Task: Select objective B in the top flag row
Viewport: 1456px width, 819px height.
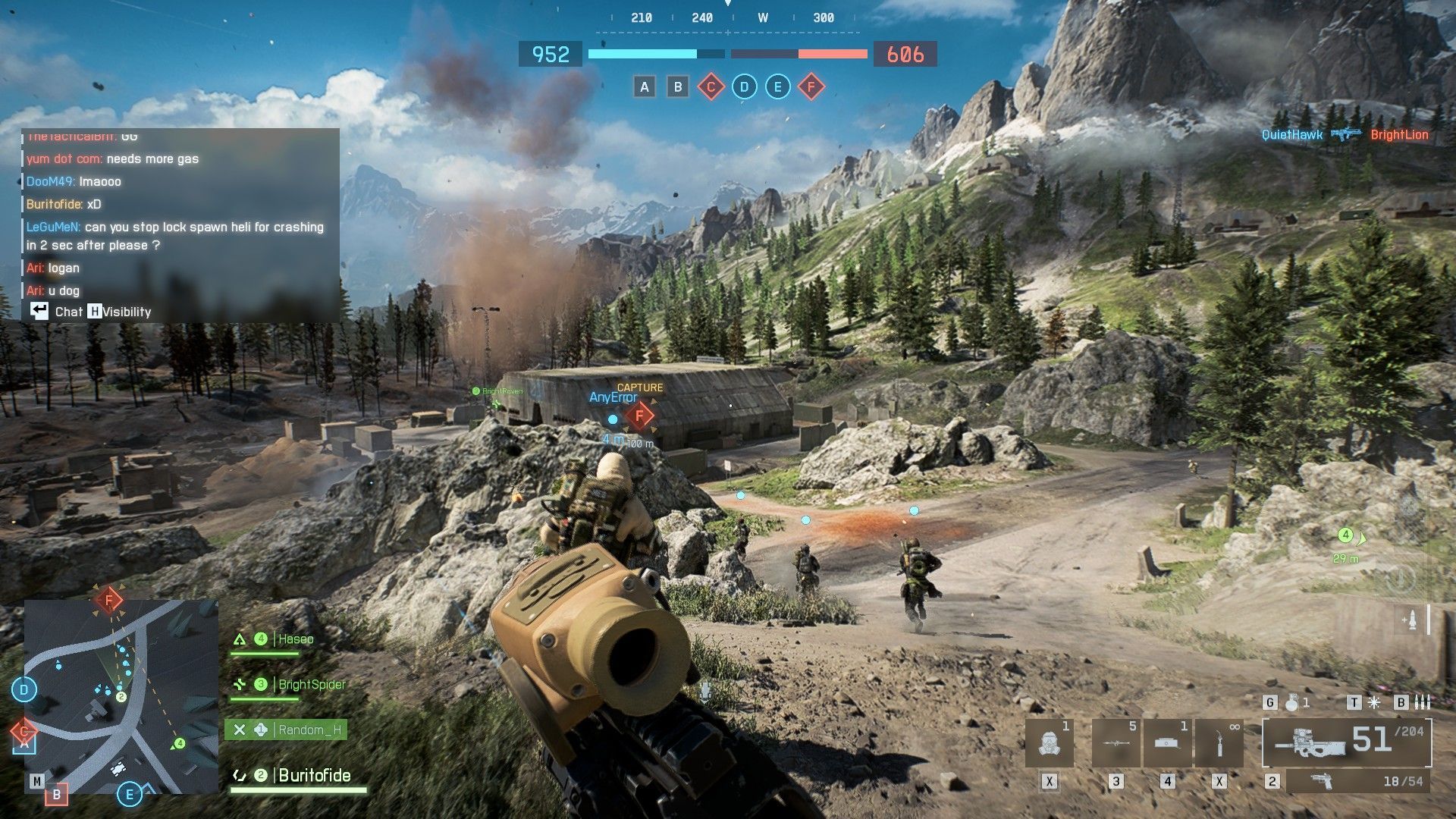Action: [x=678, y=86]
